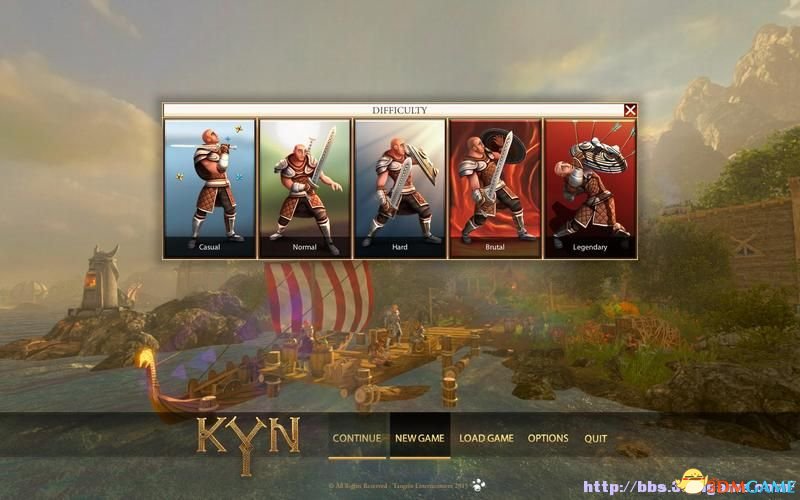Choose Brutal difficulty
The image size is (800, 500).
[495, 188]
